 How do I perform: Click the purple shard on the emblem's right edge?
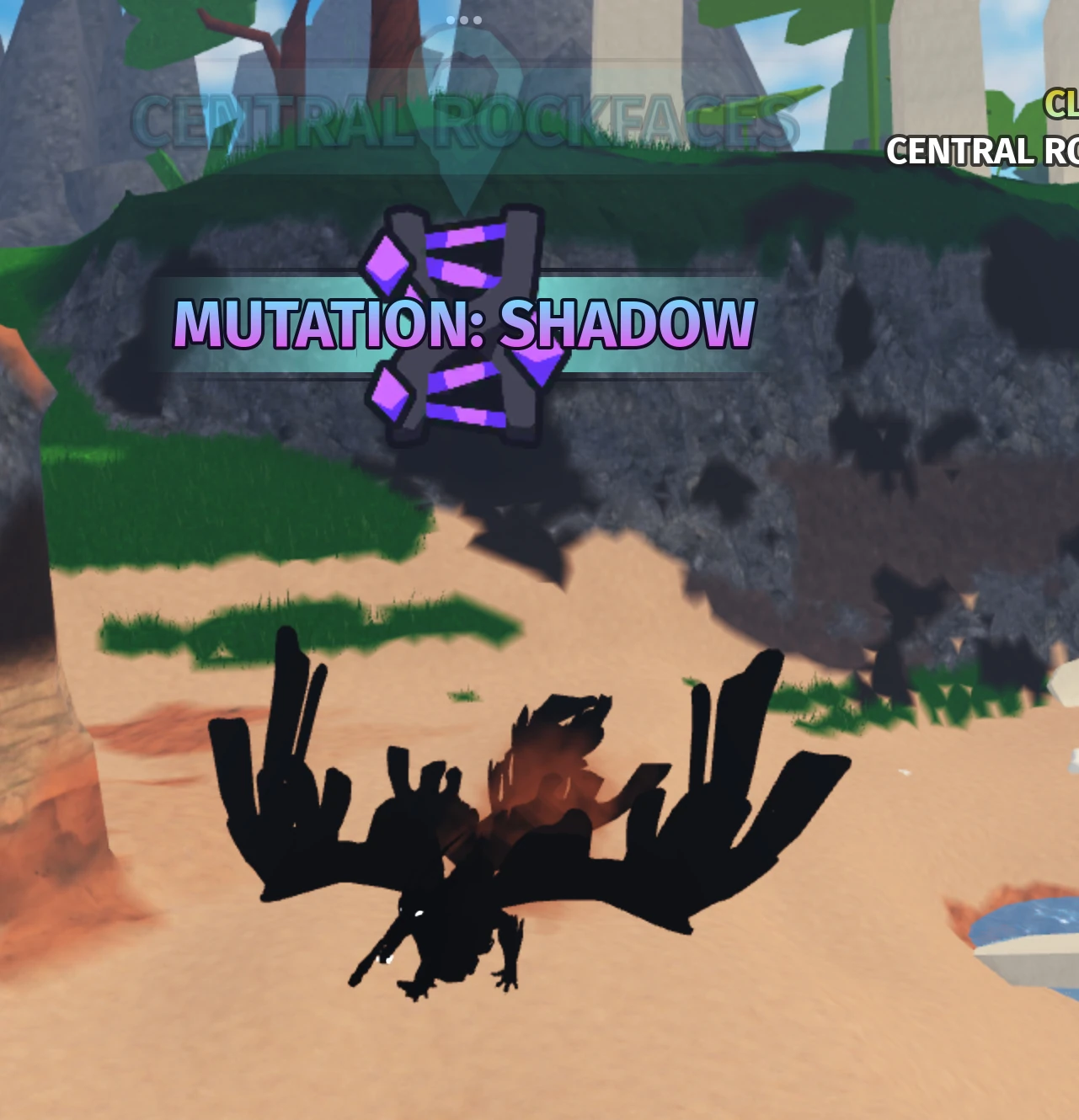537,366
